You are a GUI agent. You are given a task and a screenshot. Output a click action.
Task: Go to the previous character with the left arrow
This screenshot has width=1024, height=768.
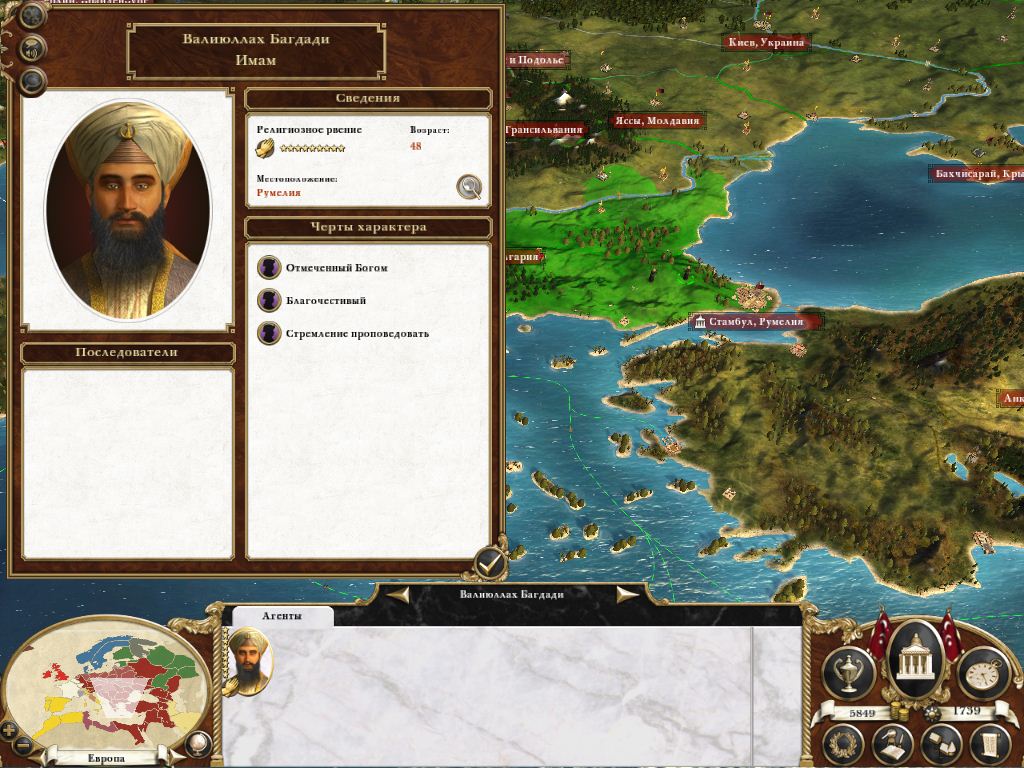(x=399, y=594)
